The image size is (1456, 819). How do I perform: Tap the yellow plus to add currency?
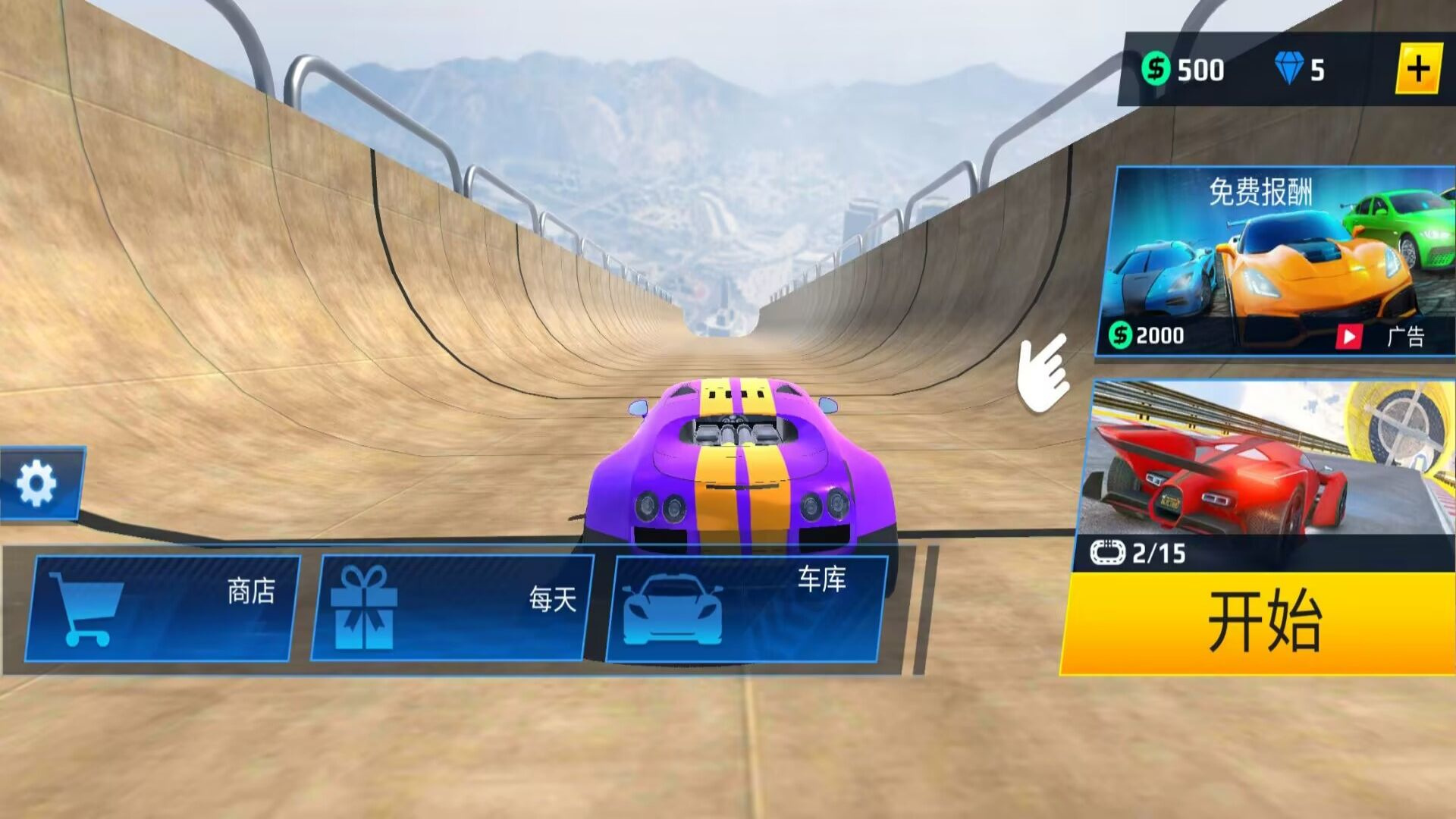1417,70
